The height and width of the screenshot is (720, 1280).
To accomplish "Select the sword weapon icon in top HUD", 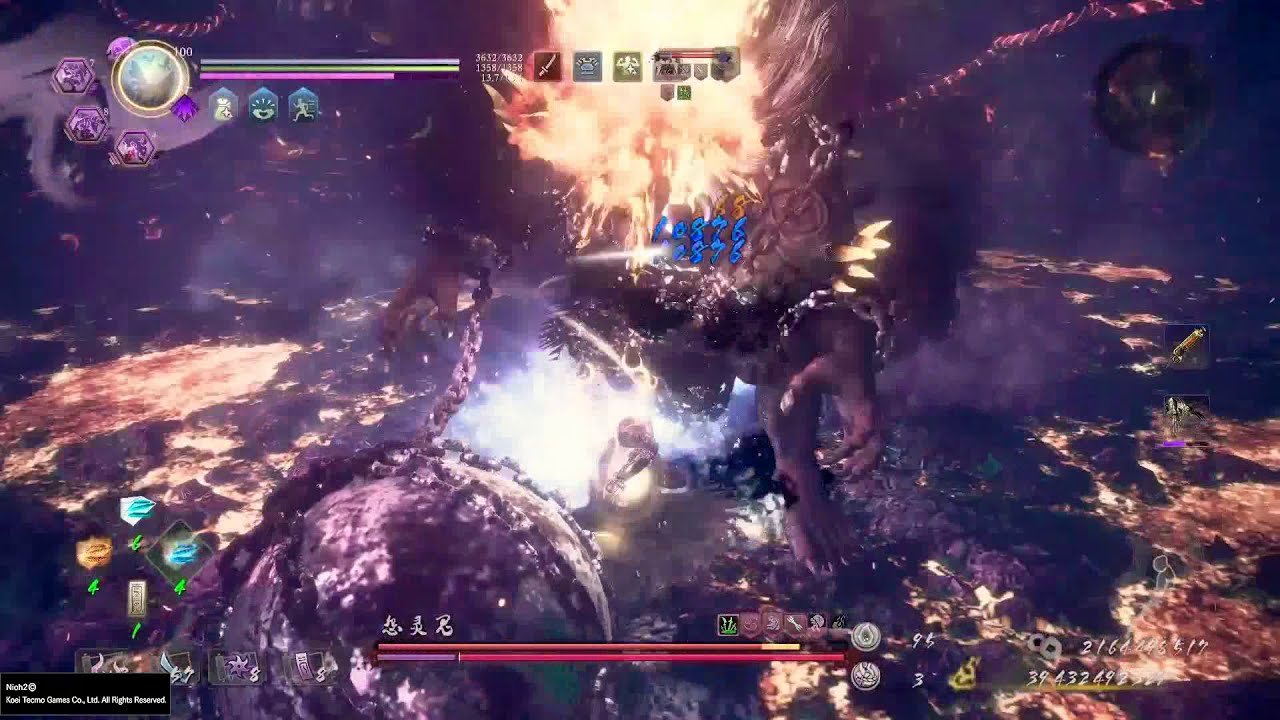I will [x=548, y=66].
